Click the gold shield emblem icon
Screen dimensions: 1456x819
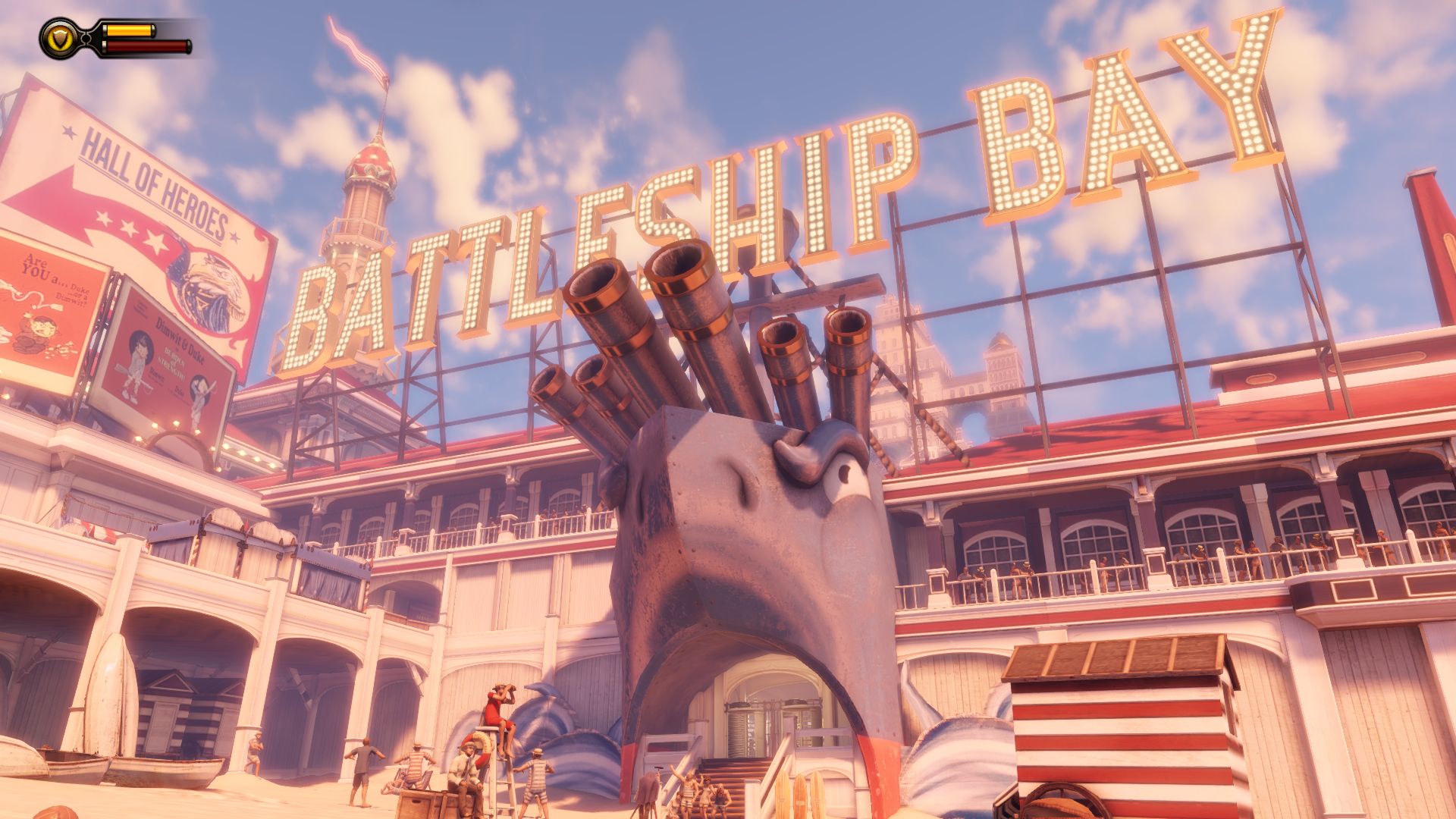(x=58, y=38)
